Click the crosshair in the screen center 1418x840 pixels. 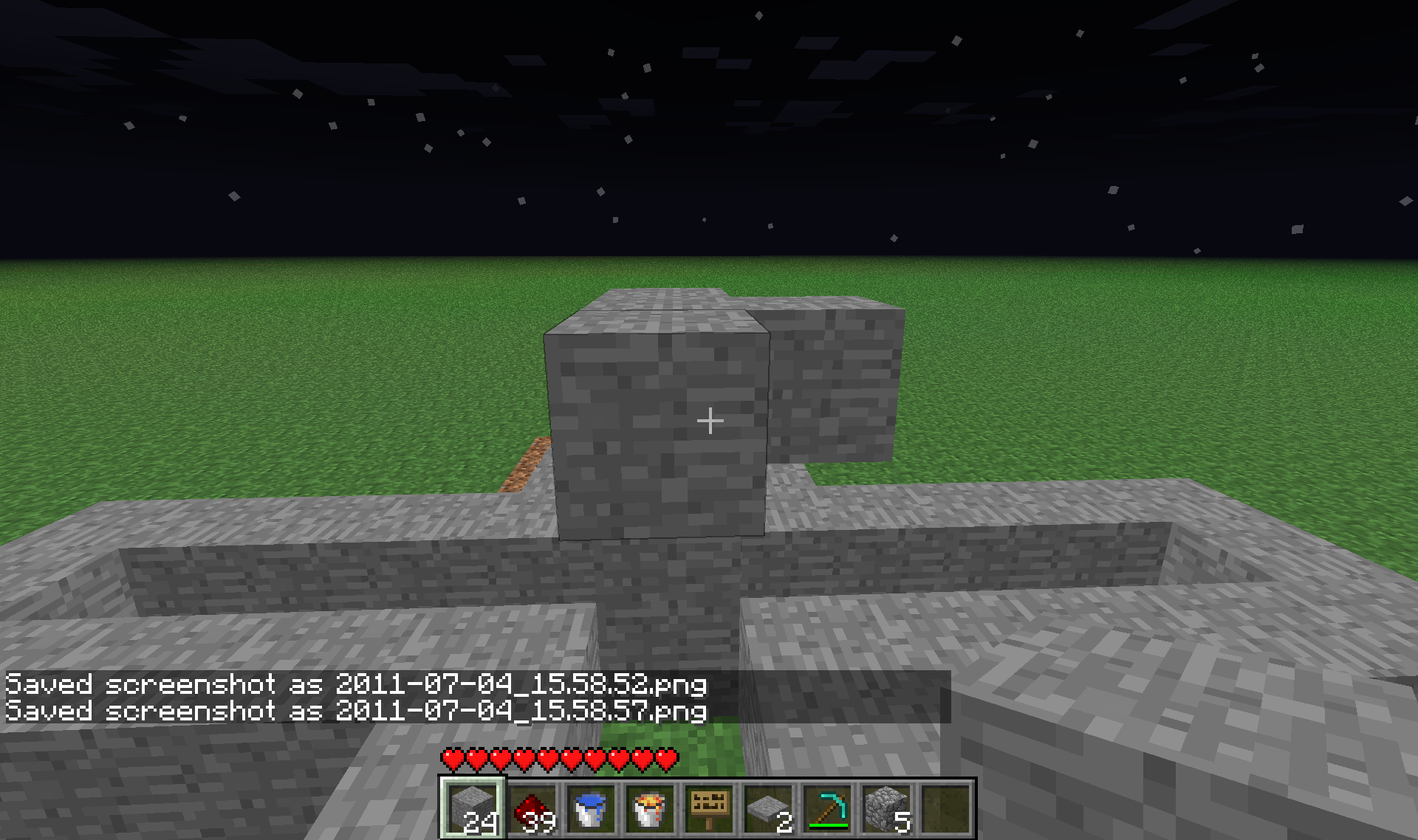[710, 419]
